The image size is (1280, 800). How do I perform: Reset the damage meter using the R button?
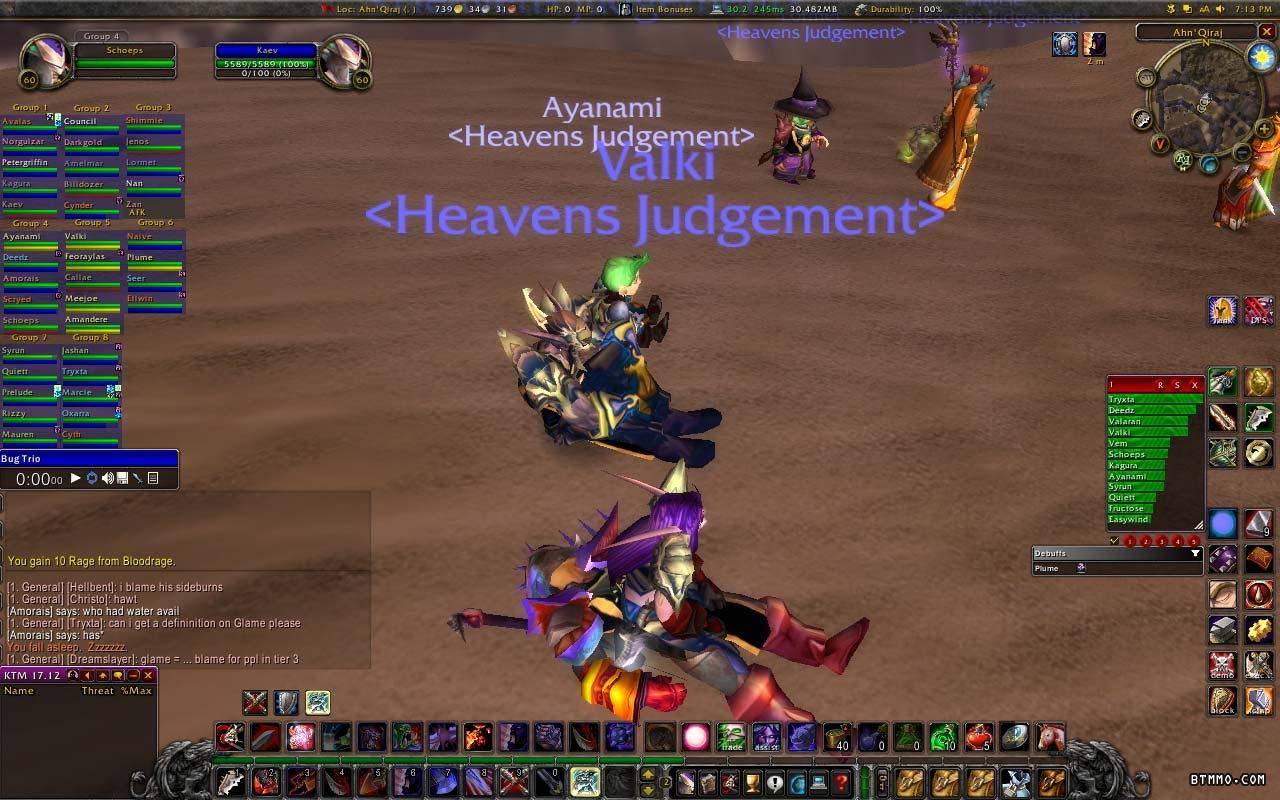(1160, 385)
